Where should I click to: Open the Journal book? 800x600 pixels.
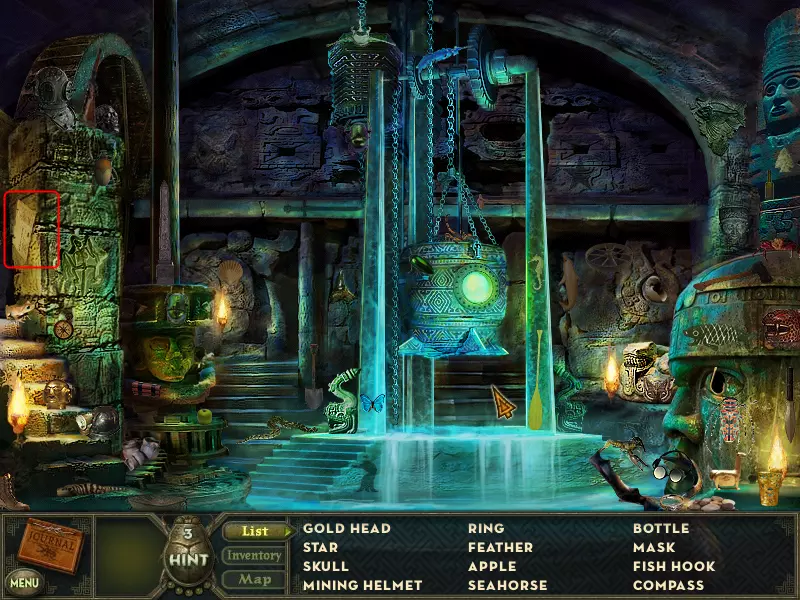point(52,546)
